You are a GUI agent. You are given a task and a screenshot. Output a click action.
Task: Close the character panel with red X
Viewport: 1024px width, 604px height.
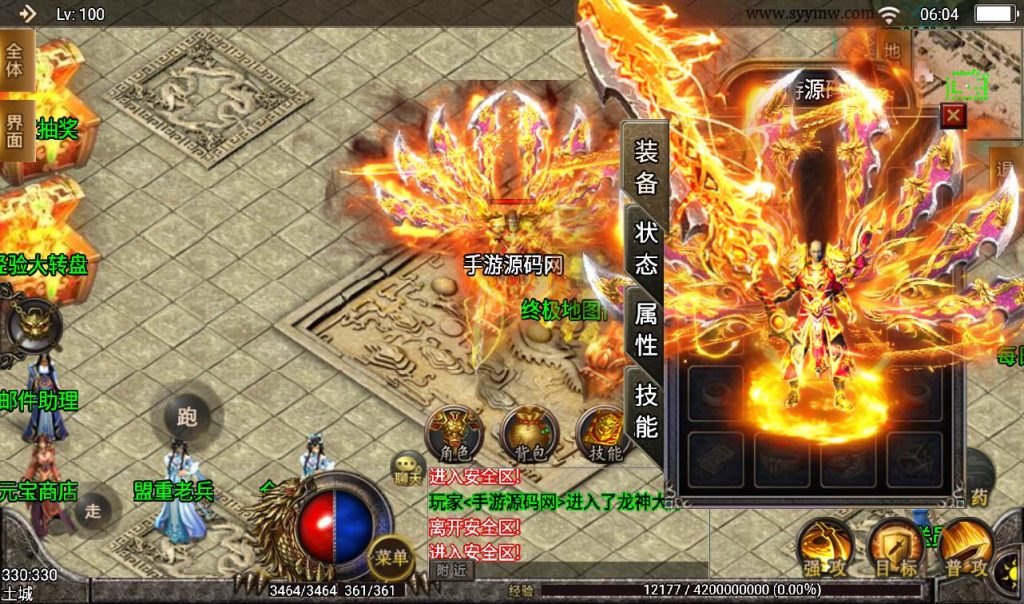(954, 116)
